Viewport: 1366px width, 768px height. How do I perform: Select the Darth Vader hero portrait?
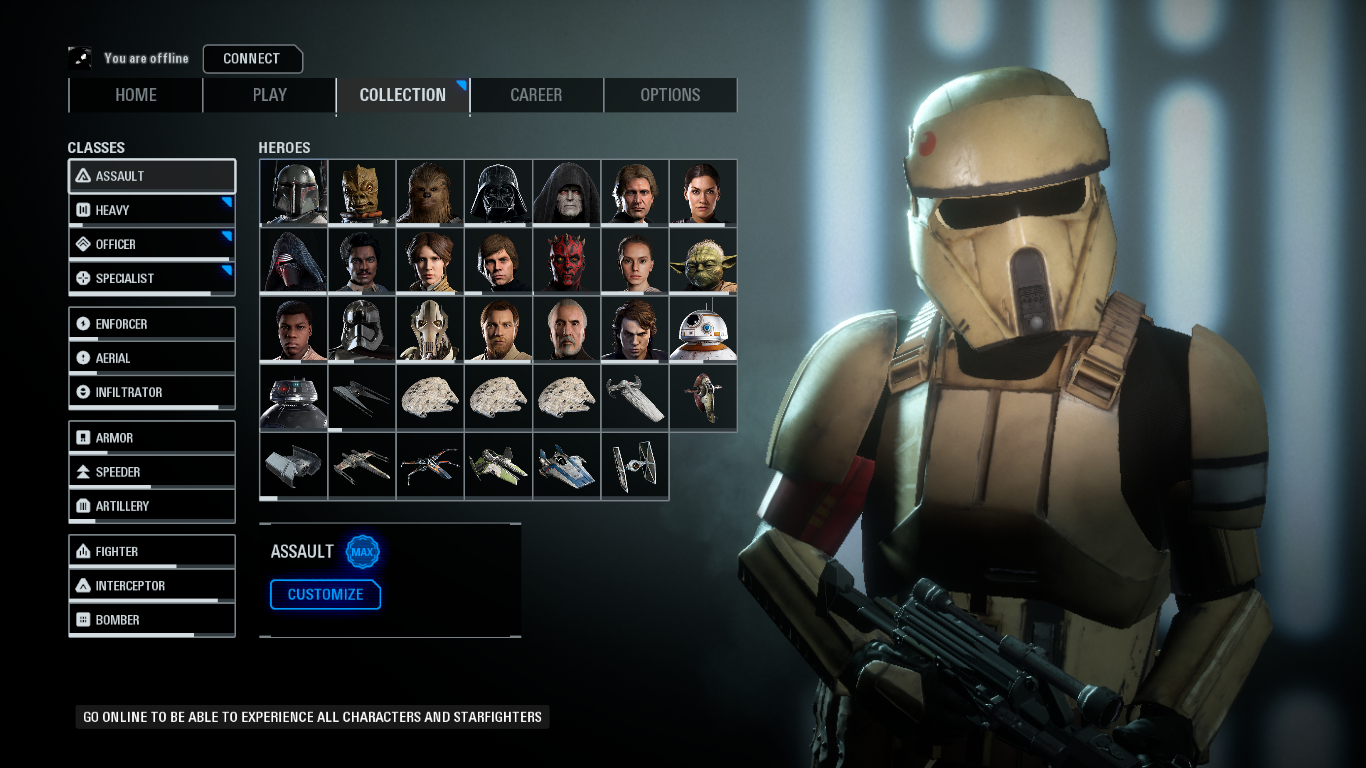coord(498,192)
